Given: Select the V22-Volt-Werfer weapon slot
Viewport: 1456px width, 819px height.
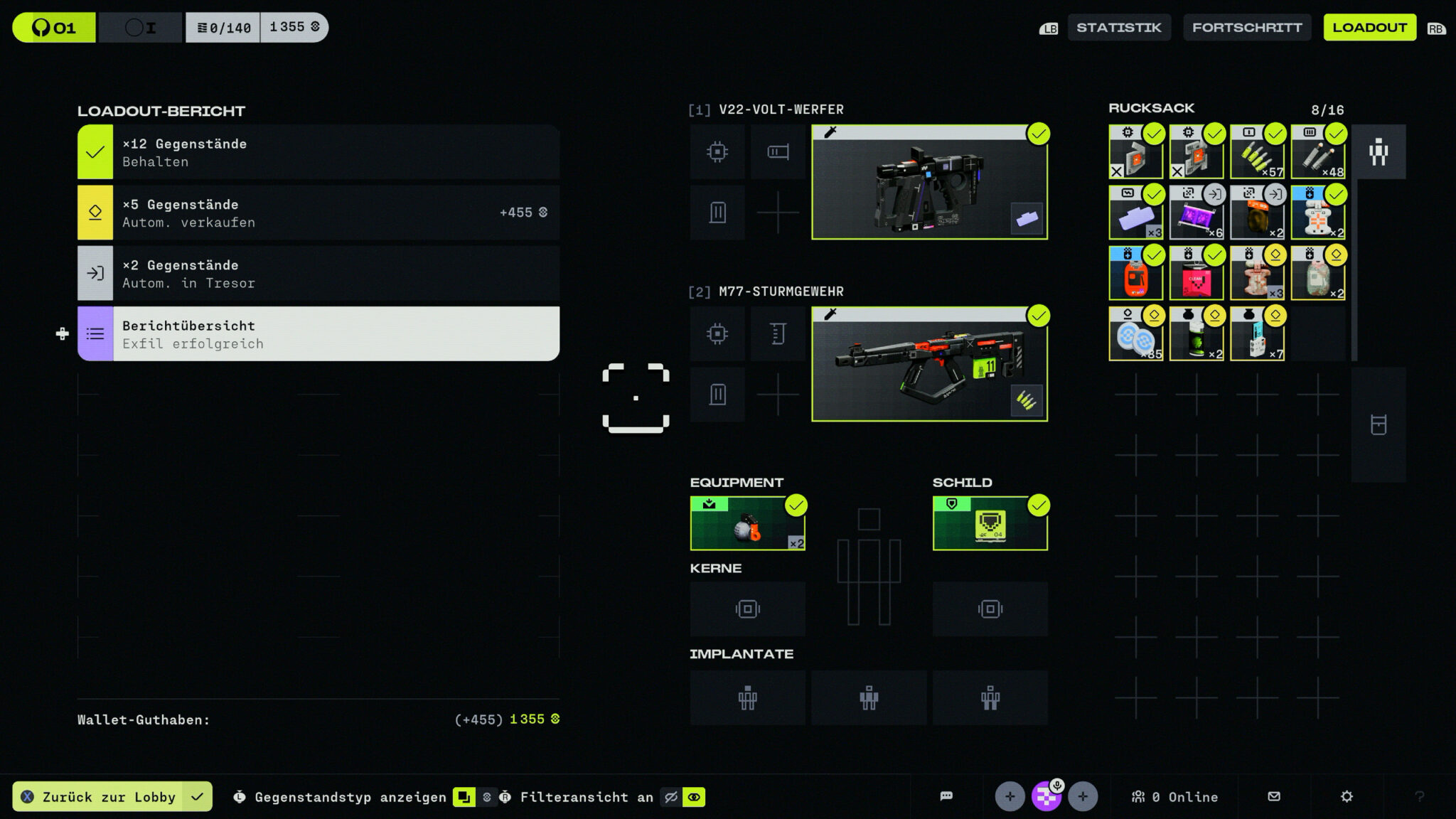Looking at the screenshot, I should (x=929, y=183).
